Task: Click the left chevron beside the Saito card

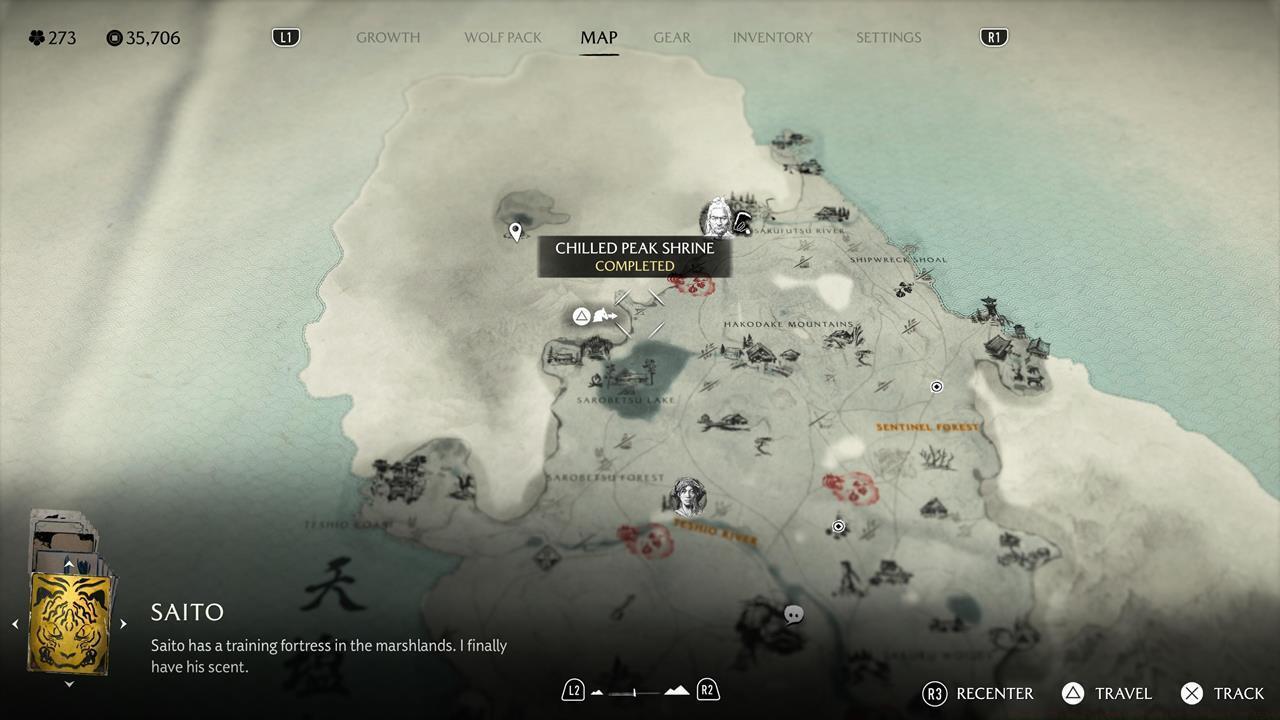Action: (x=15, y=623)
